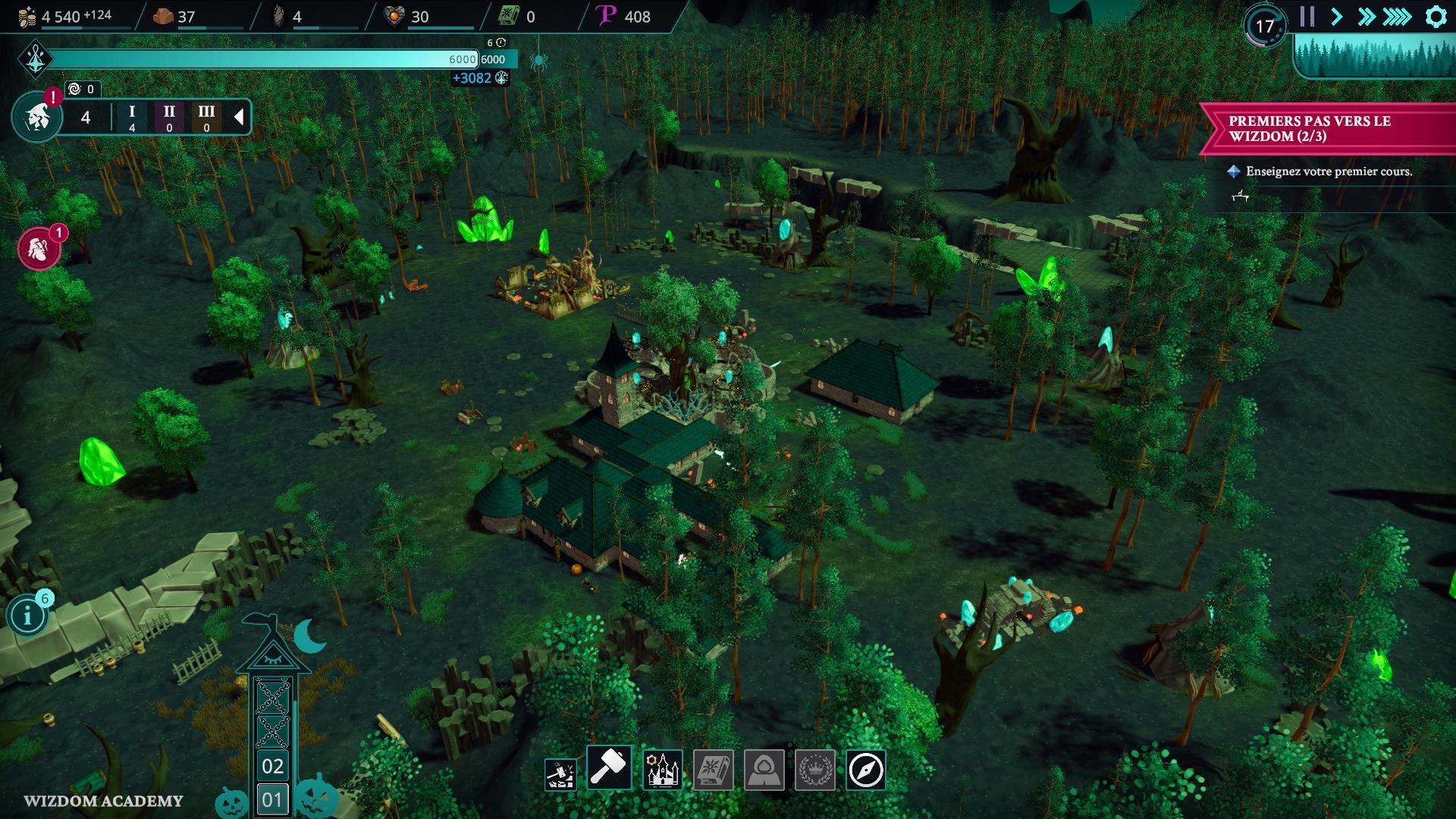Screen dimensions: 1456x819
Task: Pause the game
Action: (1307, 17)
